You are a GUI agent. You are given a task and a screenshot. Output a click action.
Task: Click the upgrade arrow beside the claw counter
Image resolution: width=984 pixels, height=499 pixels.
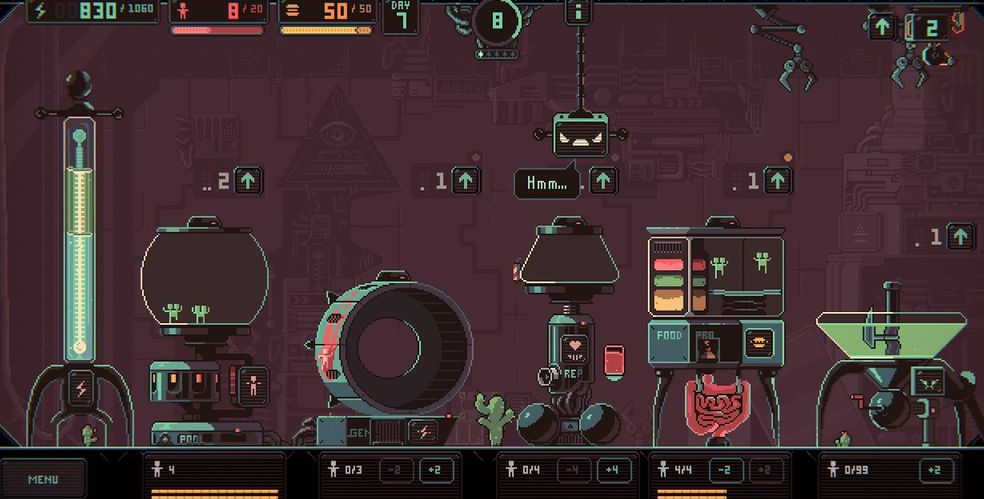point(882,27)
